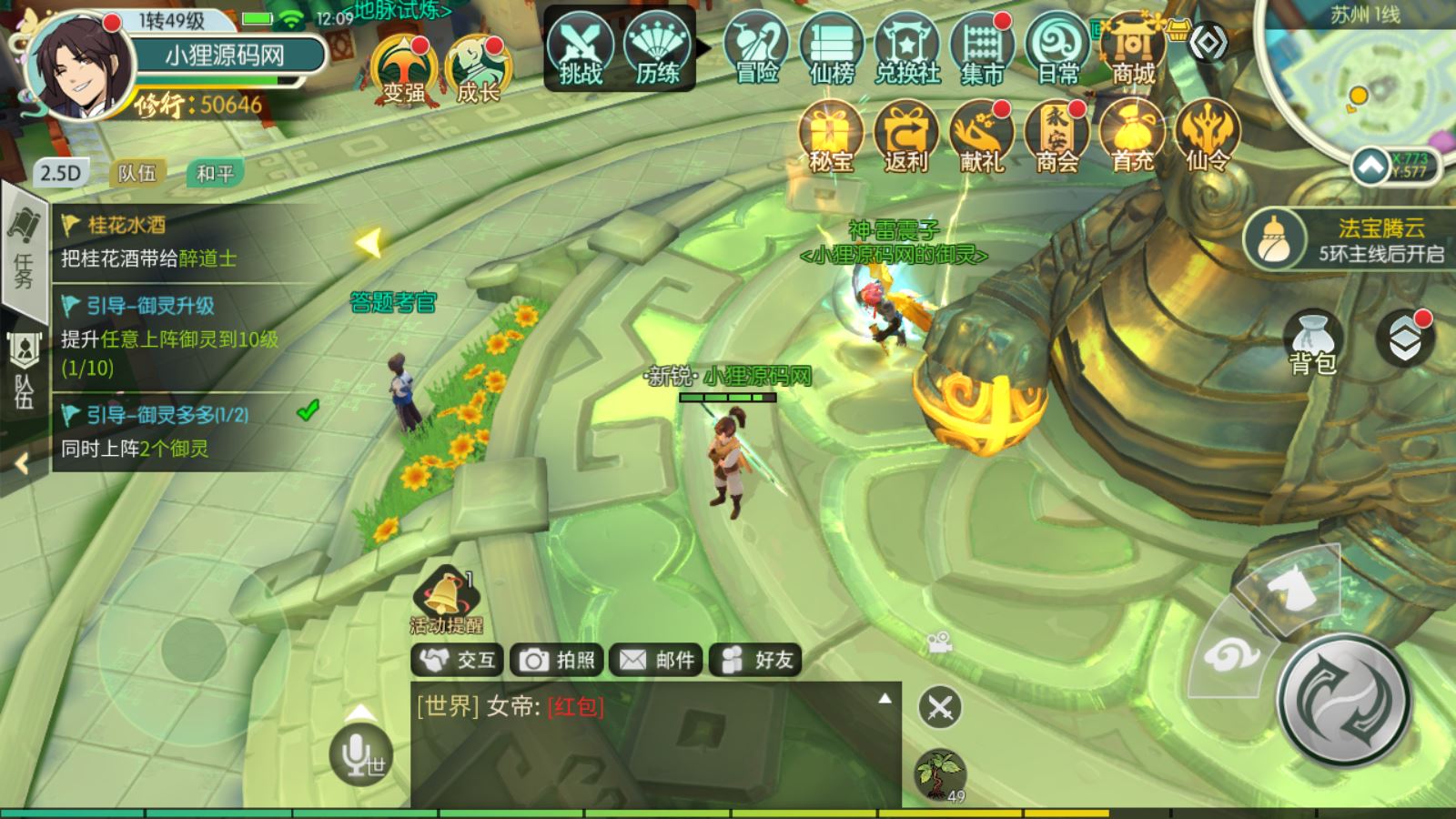Screen dimensions: 1456x819
Task: Open the 首充 first recharge offer
Action: (1132, 138)
